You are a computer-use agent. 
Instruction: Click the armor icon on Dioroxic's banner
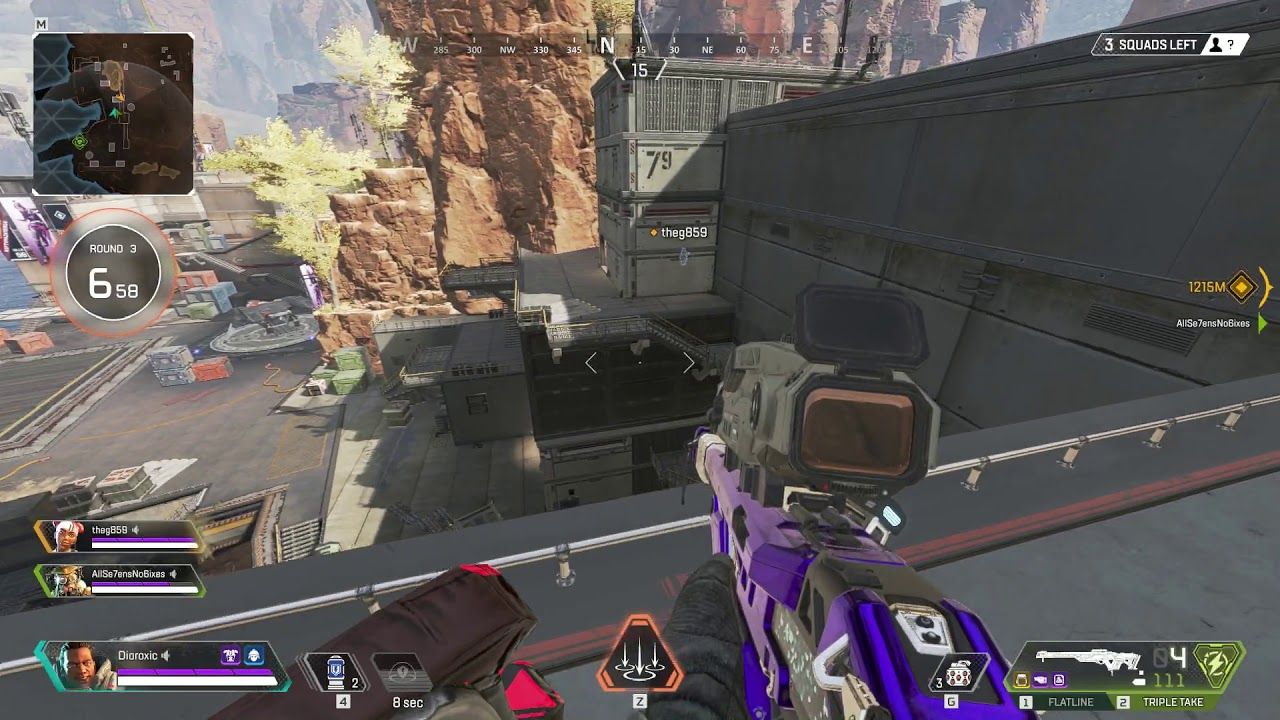tap(230, 655)
